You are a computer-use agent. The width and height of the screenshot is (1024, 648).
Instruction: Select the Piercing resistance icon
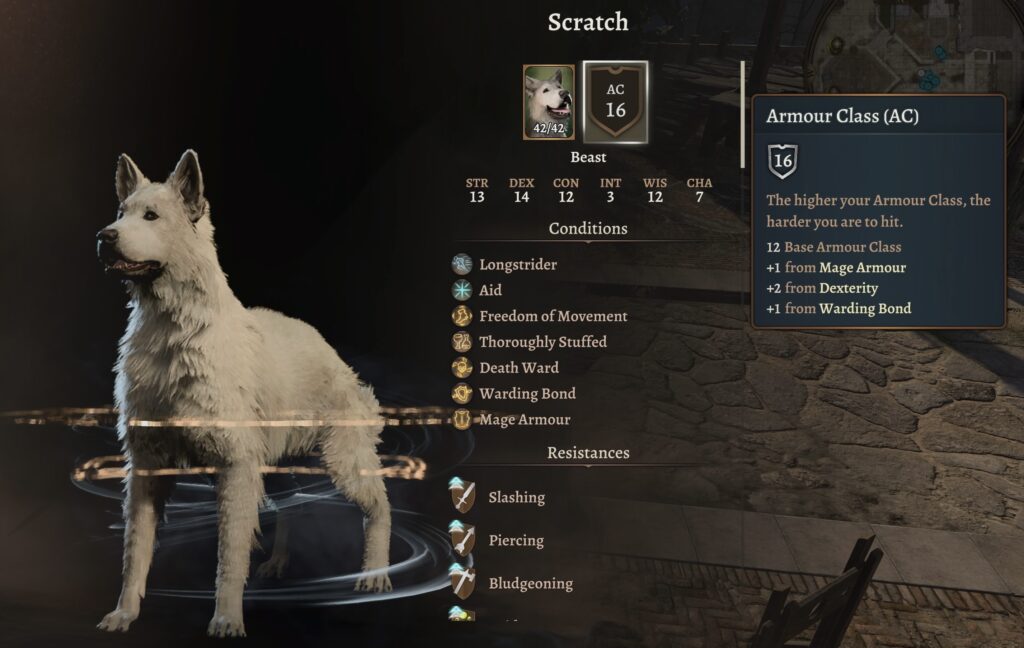pos(462,539)
